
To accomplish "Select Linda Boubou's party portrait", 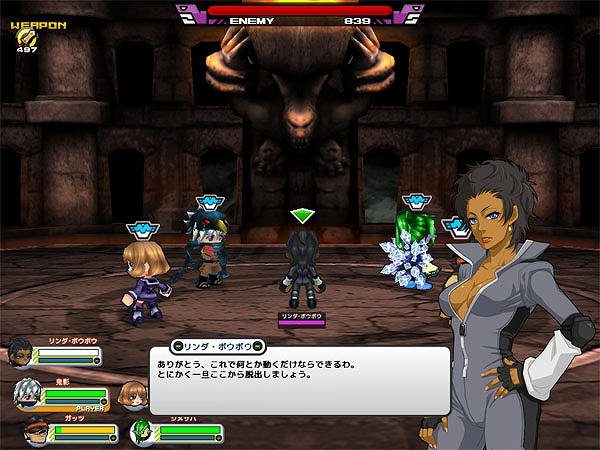I will click(20, 354).
